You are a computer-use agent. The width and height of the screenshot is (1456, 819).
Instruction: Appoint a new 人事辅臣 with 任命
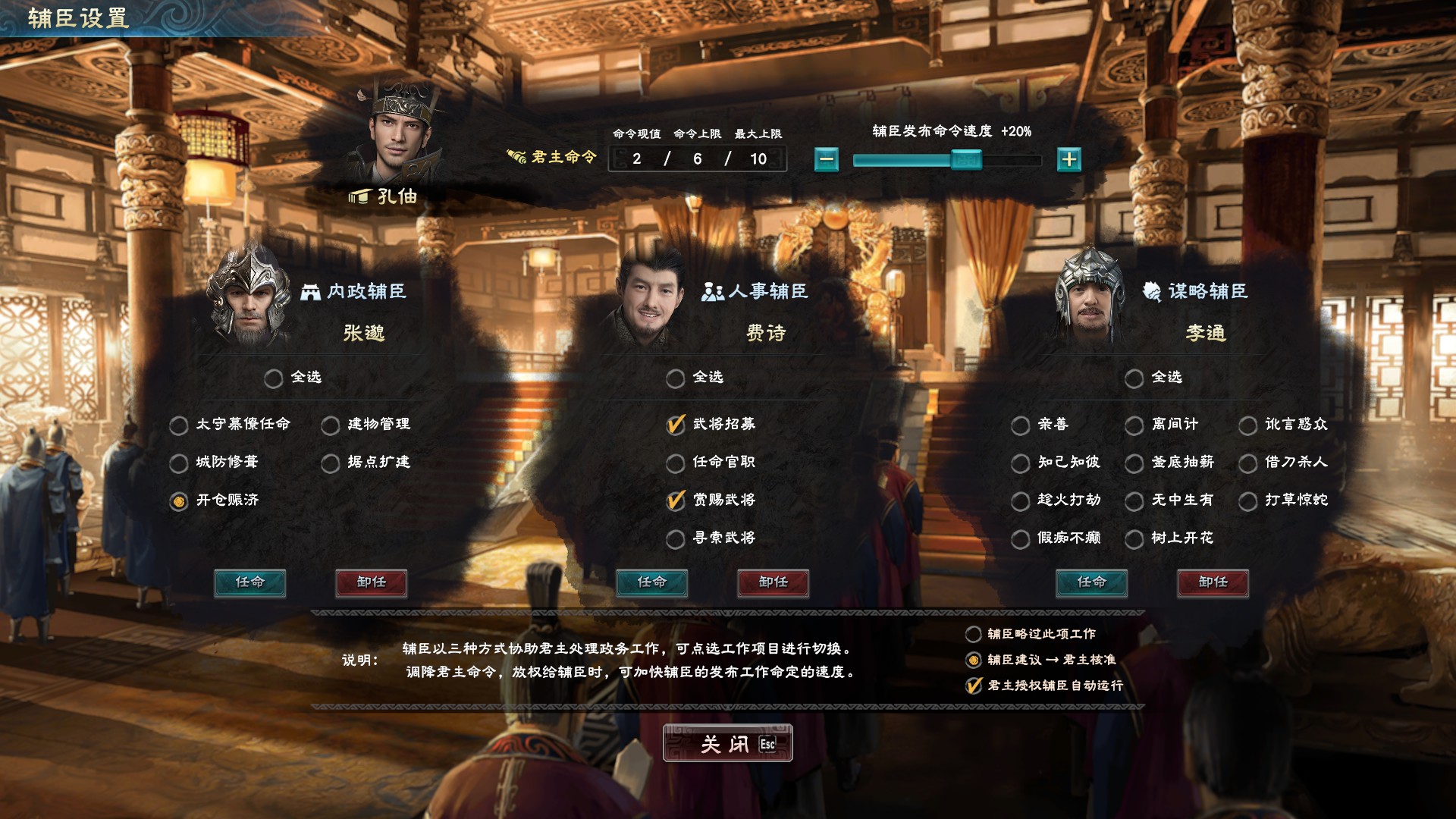(x=651, y=582)
